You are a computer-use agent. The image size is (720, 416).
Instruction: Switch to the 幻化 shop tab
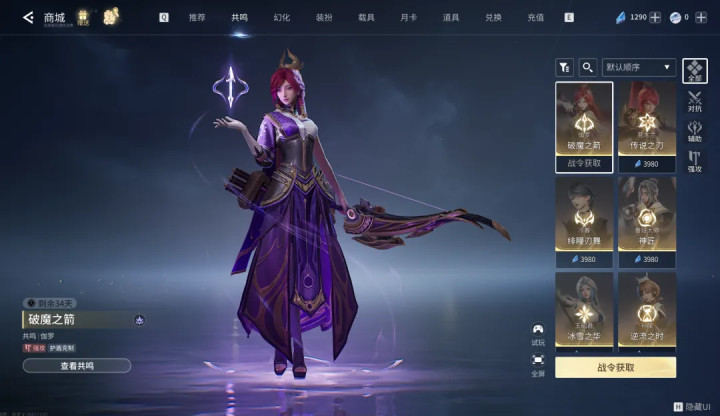(x=282, y=17)
